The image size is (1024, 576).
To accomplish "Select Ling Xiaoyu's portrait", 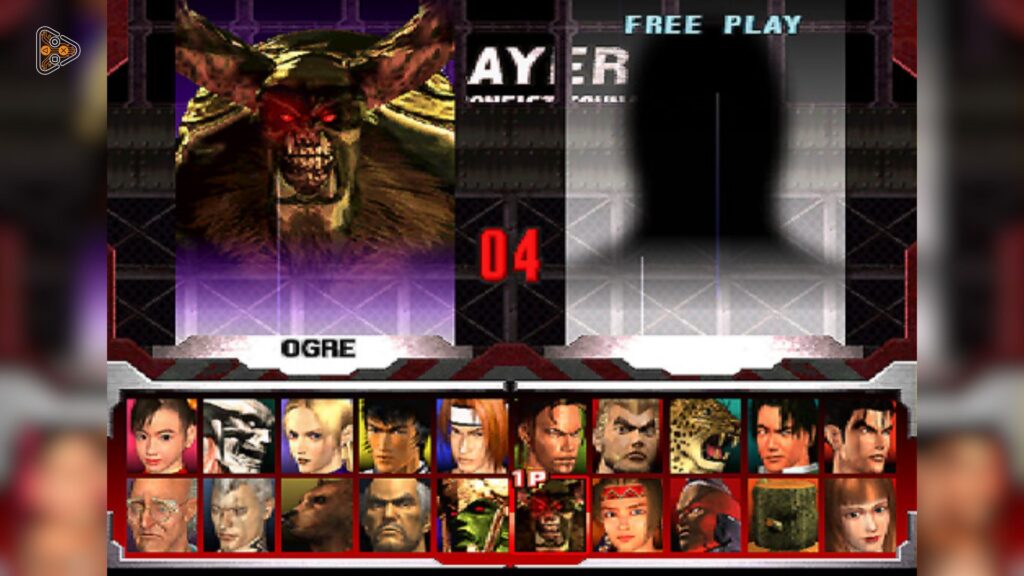I will click(162, 435).
